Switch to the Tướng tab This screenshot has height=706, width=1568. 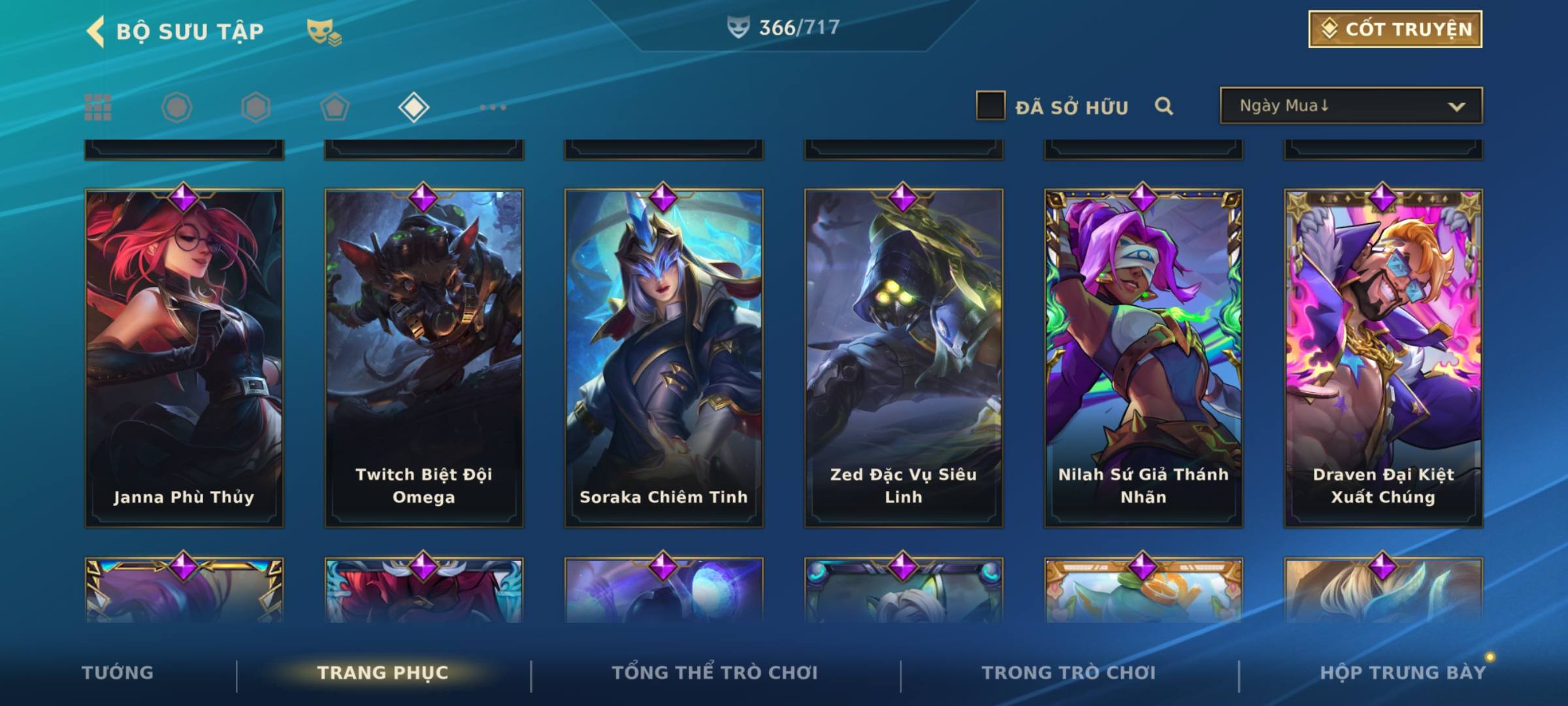118,673
